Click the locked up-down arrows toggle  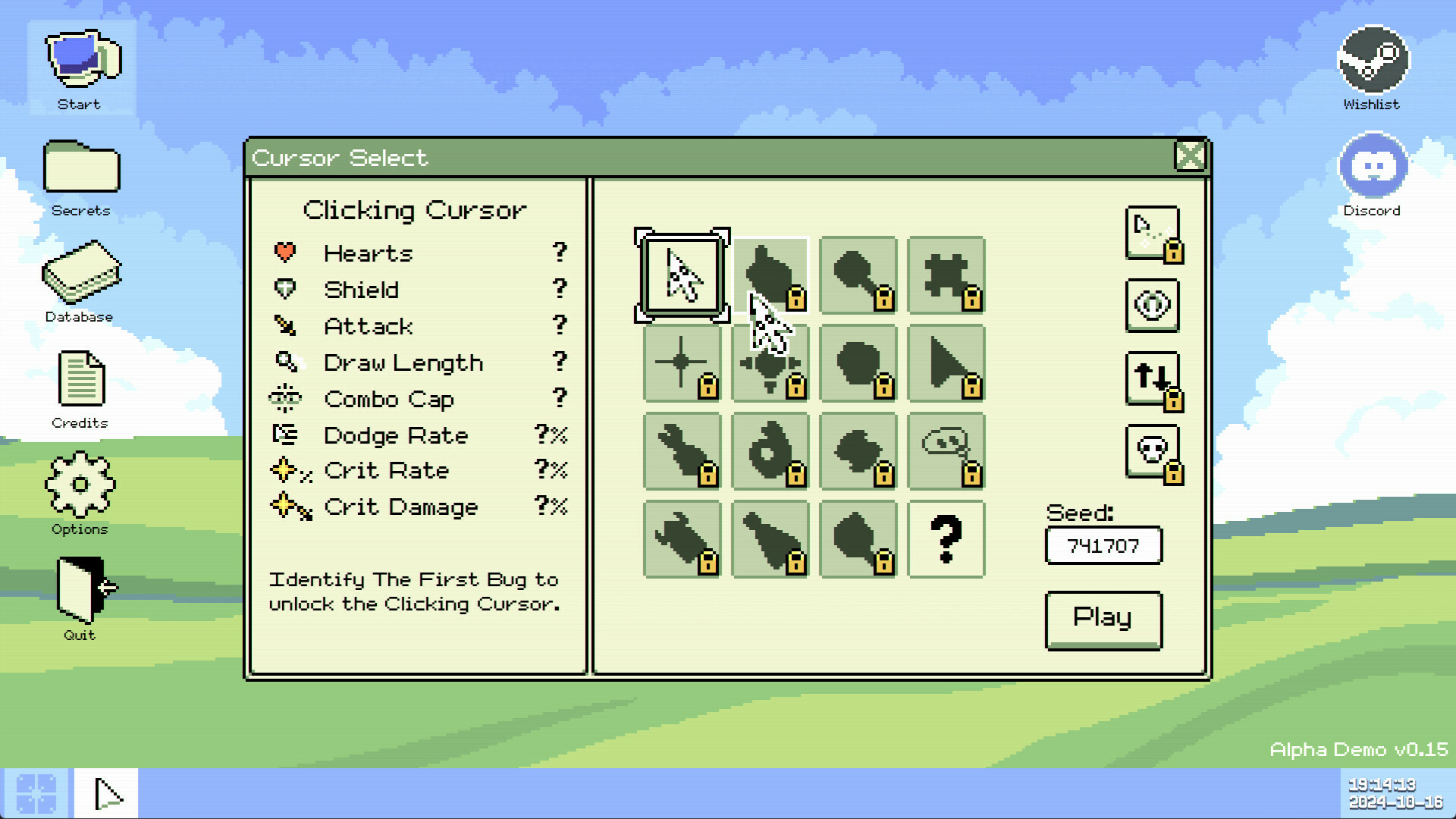click(x=1150, y=378)
